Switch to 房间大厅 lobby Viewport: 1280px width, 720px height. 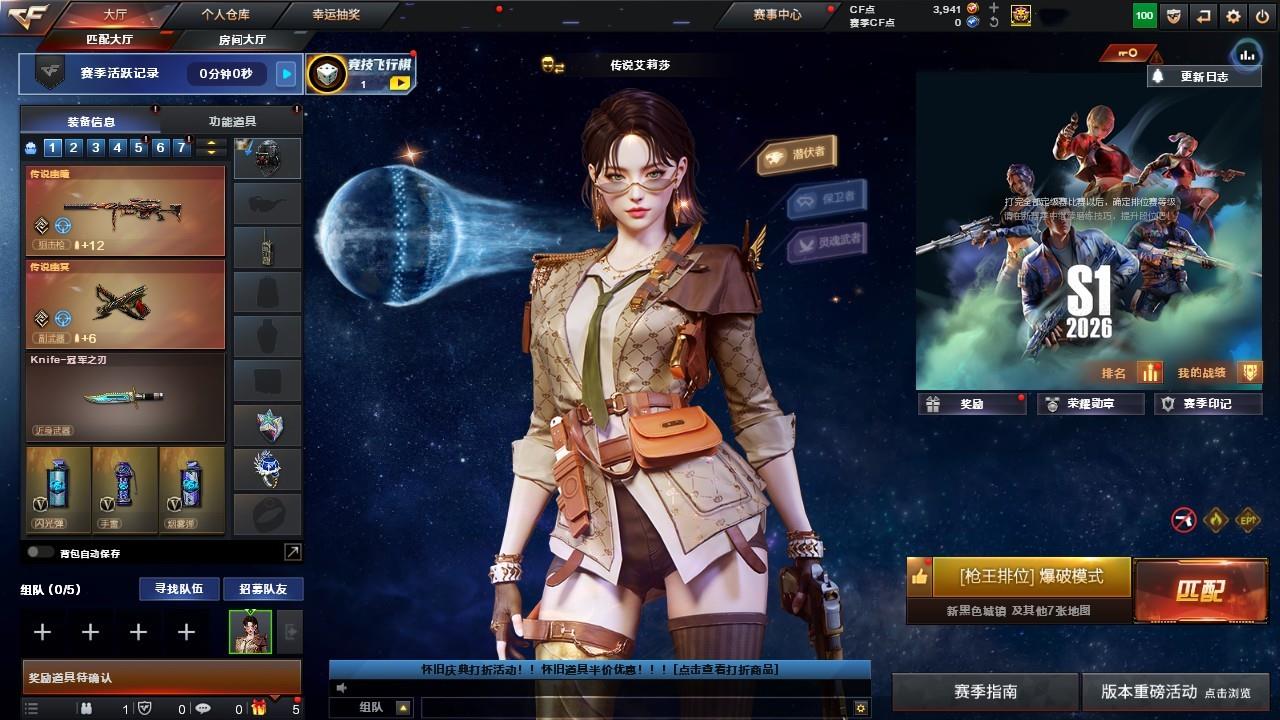coord(242,40)
